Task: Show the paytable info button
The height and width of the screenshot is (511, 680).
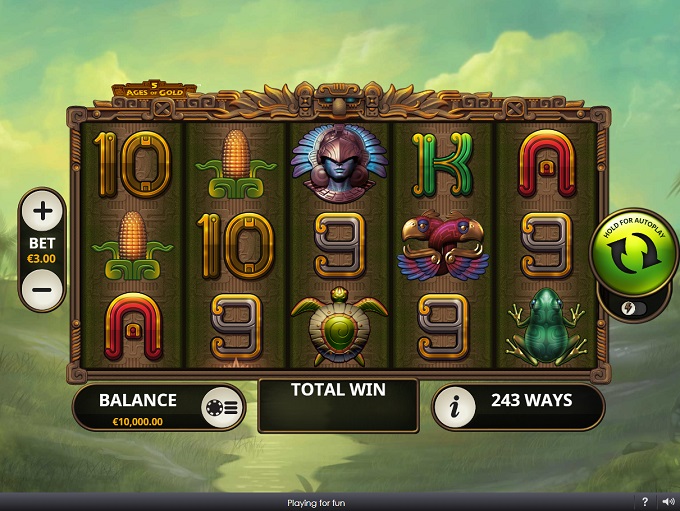Action: point(458,407)
